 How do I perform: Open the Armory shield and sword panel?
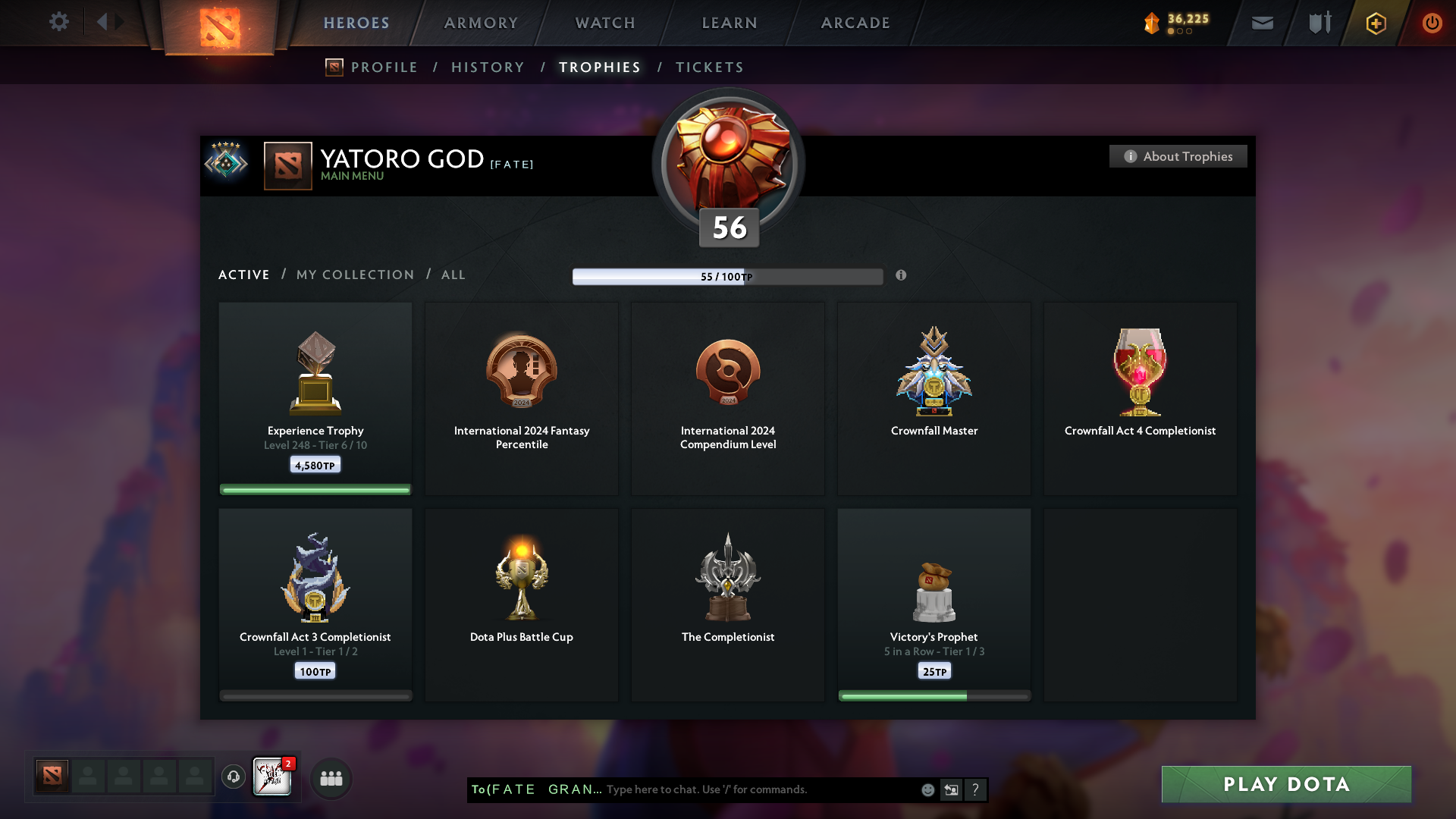(1319, 23)
